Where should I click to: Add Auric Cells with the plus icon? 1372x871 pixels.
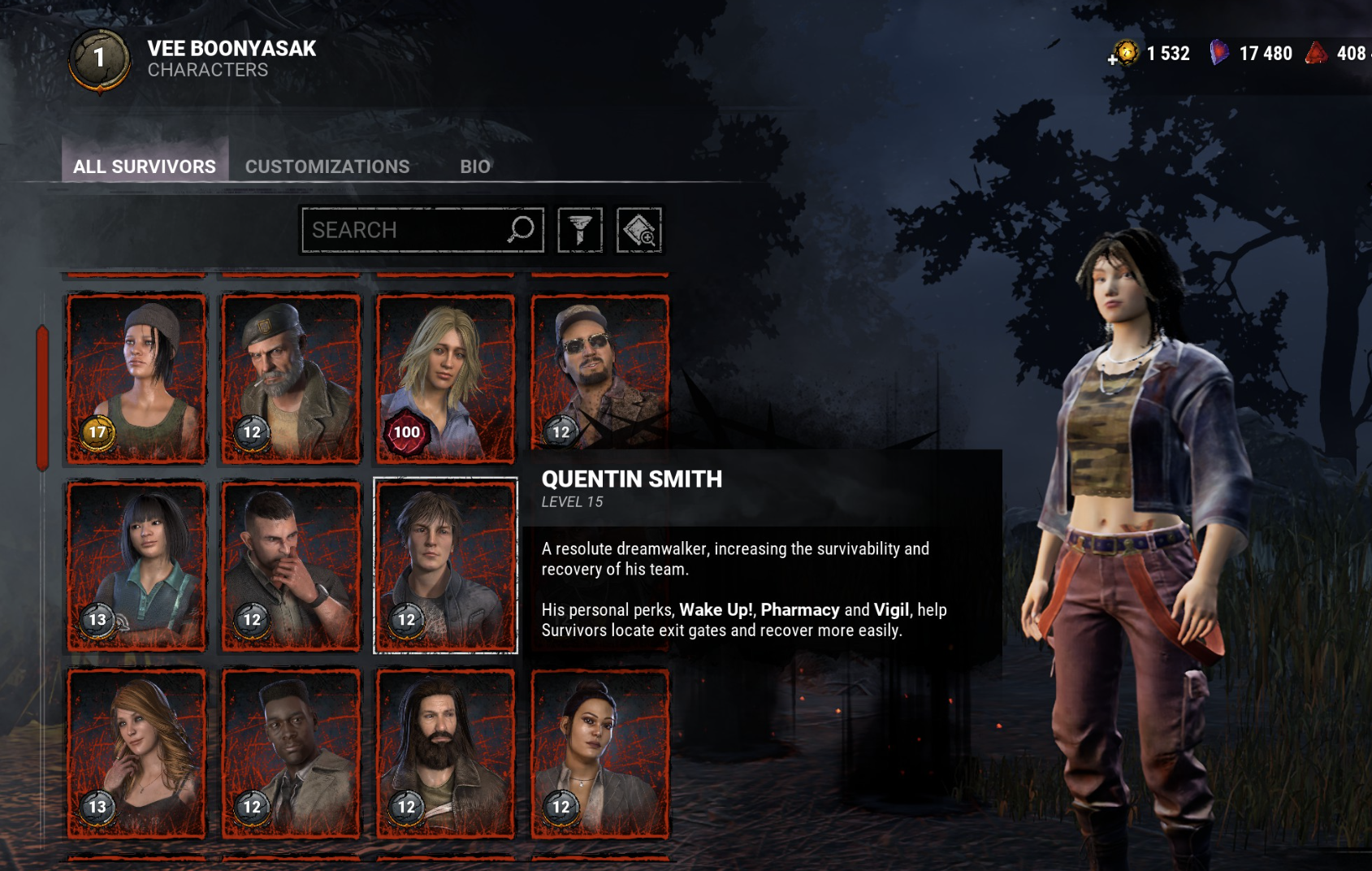click(1114, 58)
